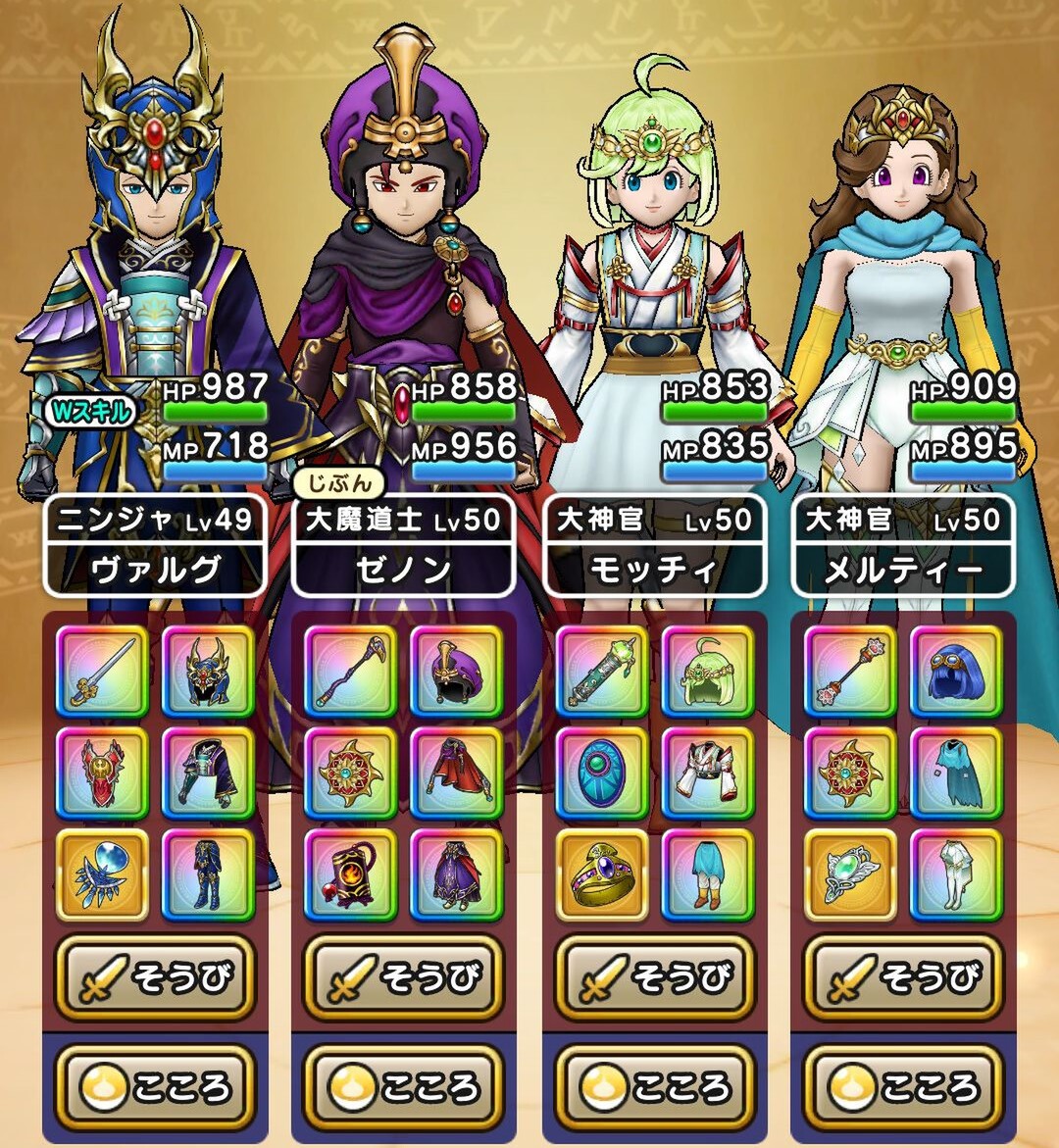
Task: Select ゼノン's red lantern accessory slot
Action: pos(351,874)
